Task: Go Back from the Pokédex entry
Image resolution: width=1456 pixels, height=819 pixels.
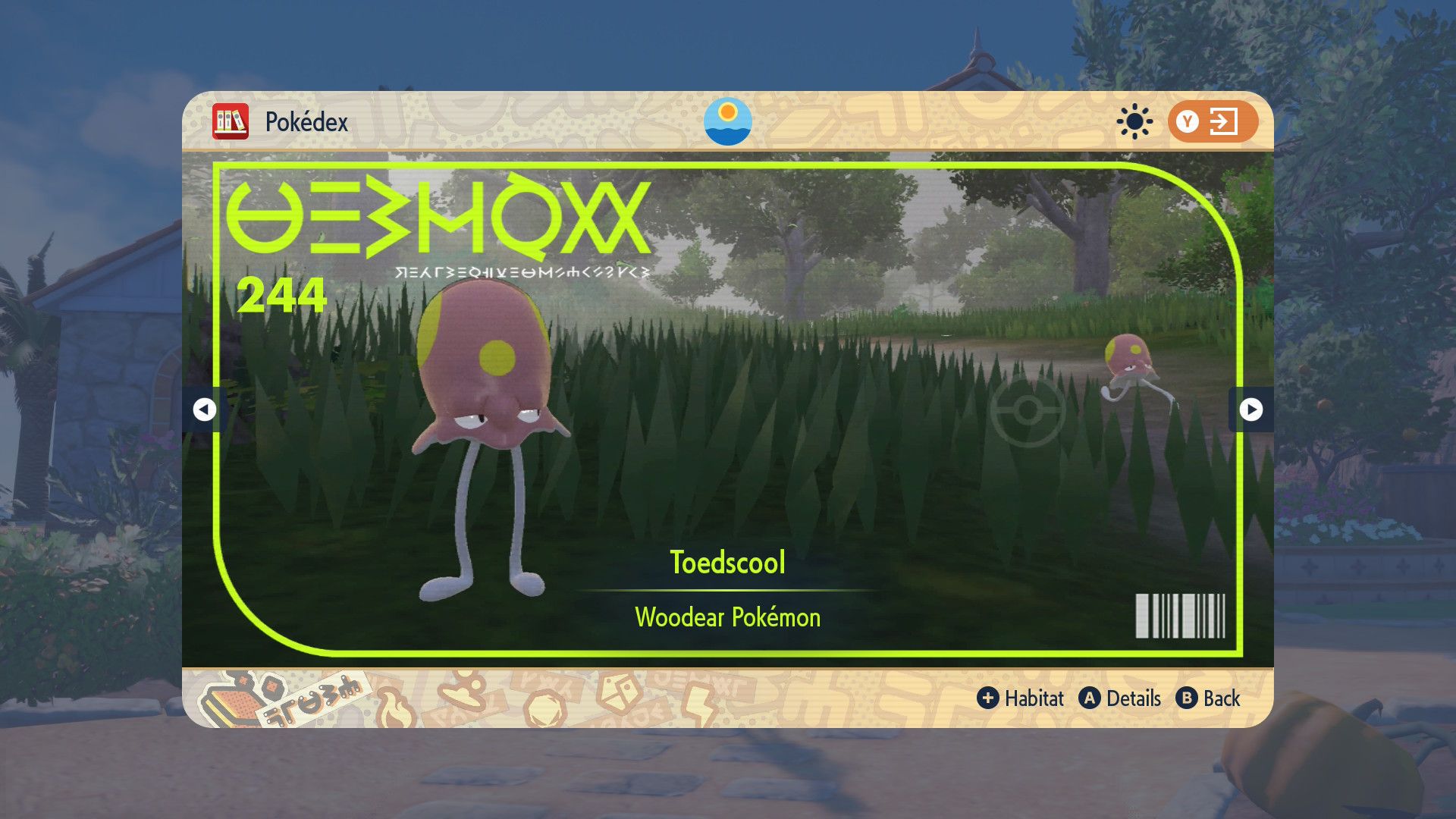Action: [x=1208, y=698]
